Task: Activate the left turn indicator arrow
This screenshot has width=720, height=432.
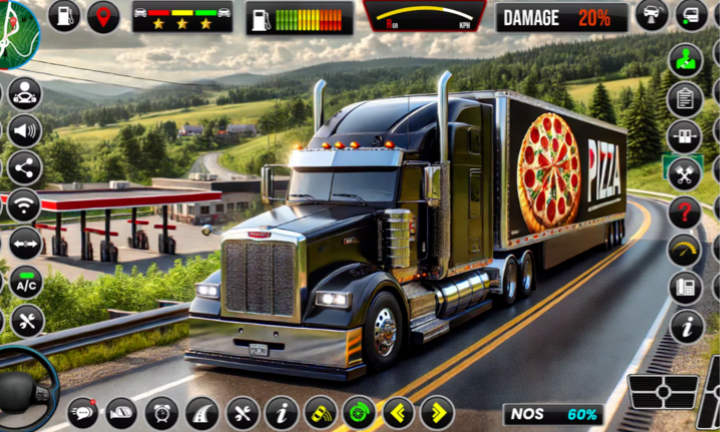Action: click(399, 412)
